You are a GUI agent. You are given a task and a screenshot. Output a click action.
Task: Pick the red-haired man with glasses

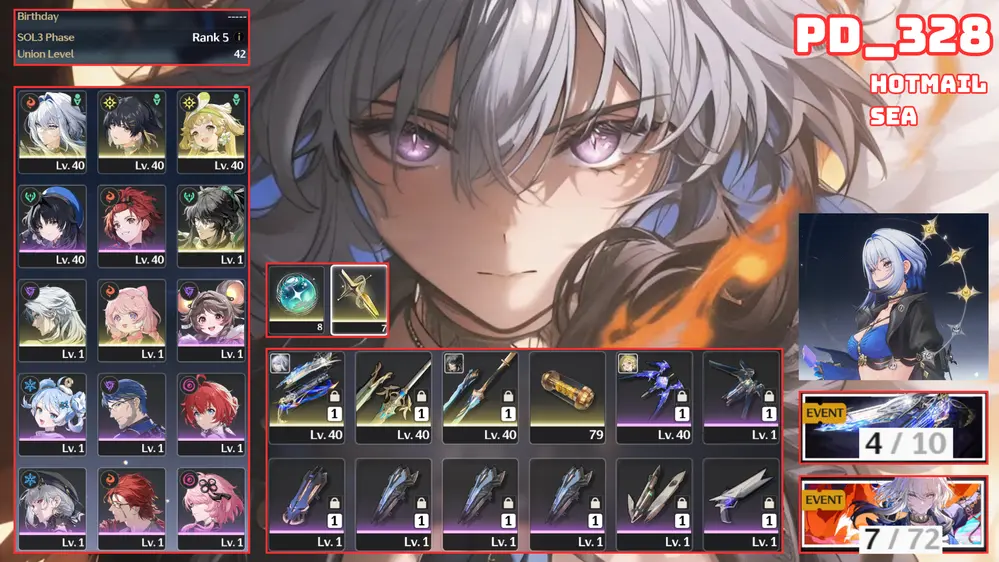[x=132, y=507]
